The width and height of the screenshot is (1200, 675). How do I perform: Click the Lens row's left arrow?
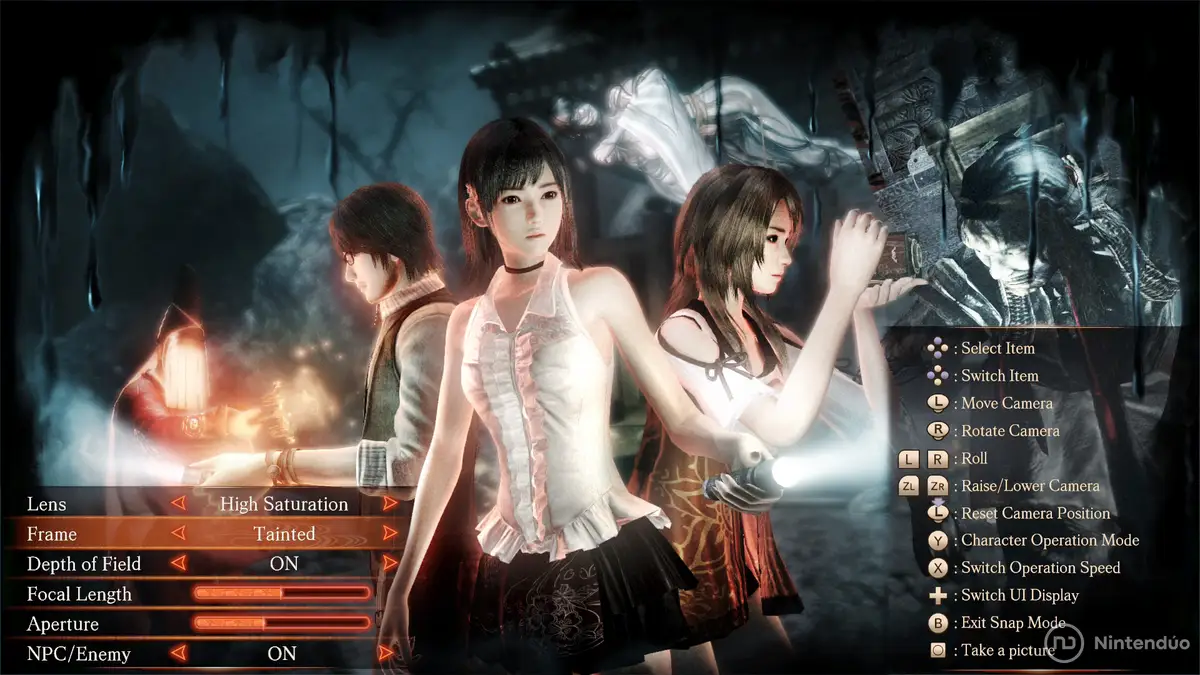pos(179,504)
